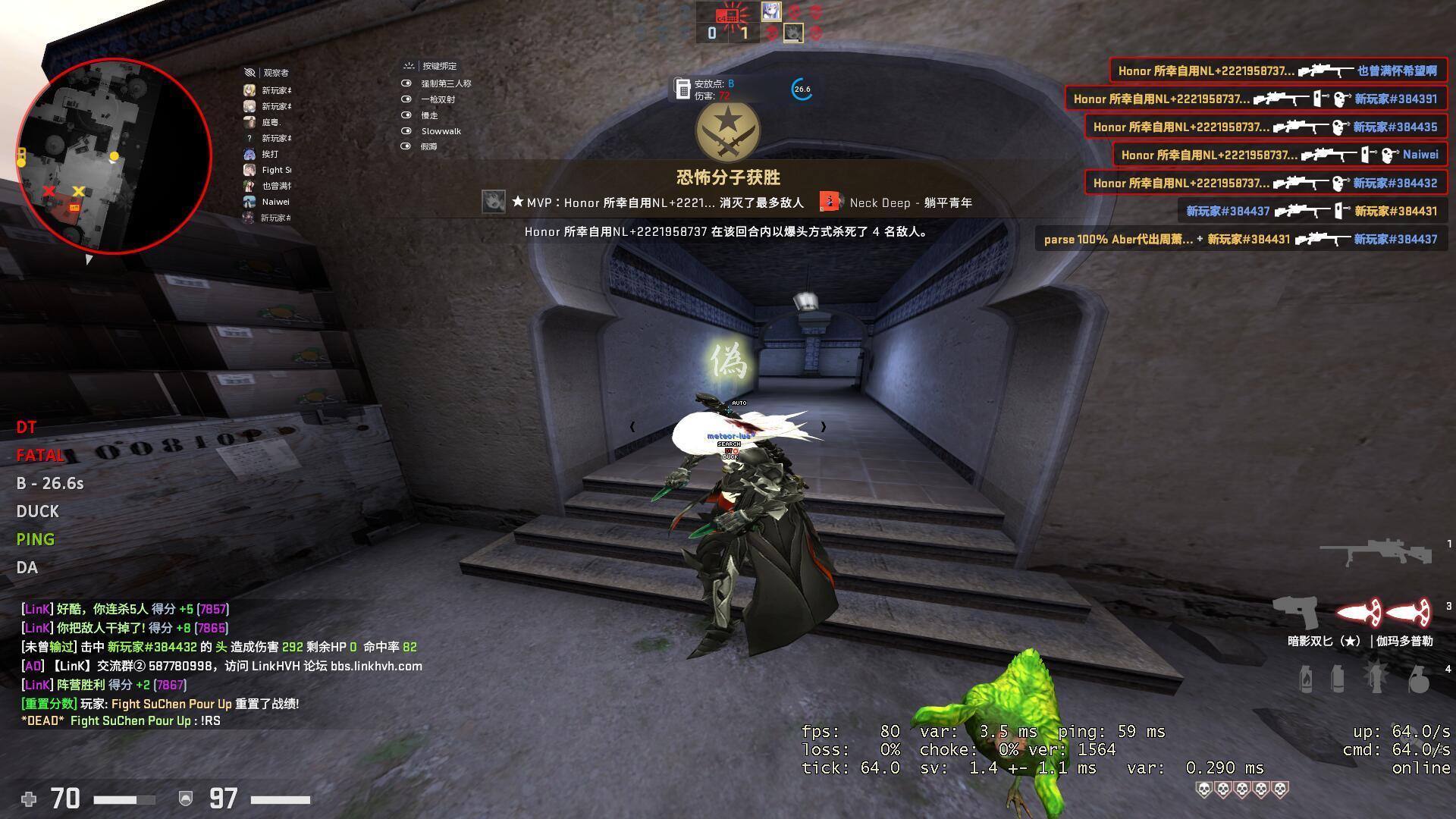Click the circular 26.6s bomb timer ring
The width and height of the screenshot is (1456, 819).
tap(801, 89)
